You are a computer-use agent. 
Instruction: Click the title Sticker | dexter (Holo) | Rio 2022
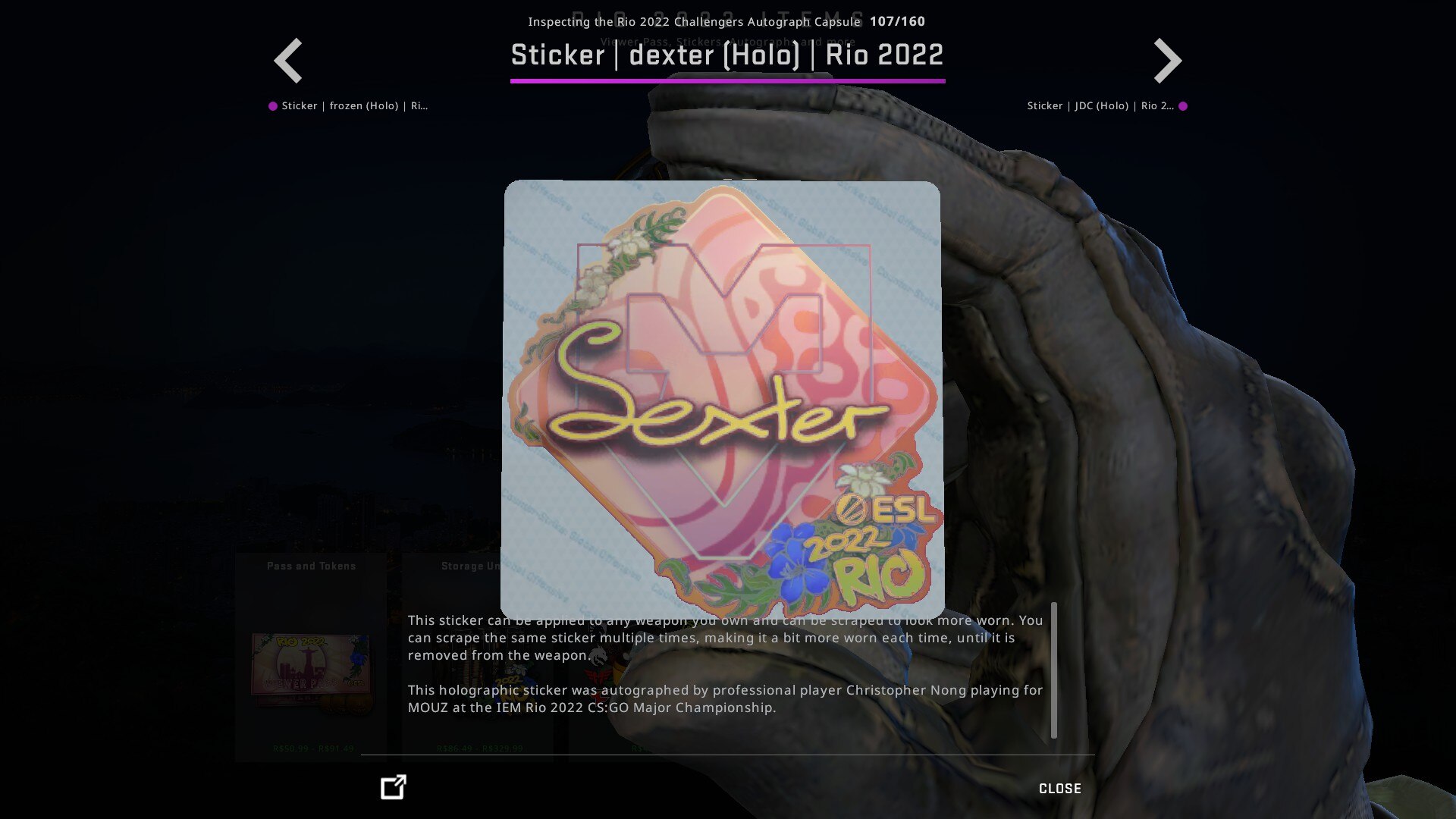click(727, 55)
